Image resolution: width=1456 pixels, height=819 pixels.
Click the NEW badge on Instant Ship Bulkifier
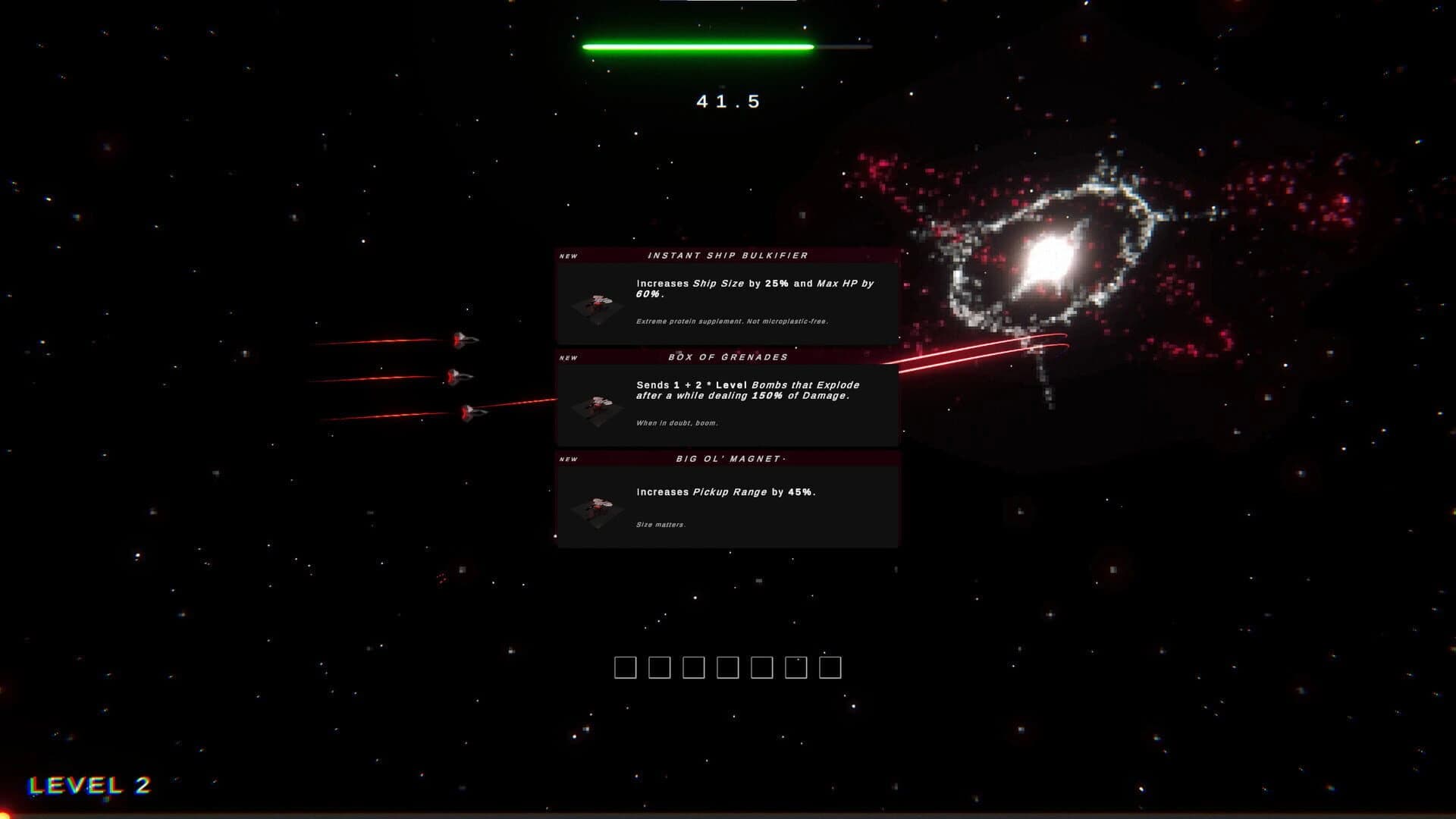tap(567, 256)
